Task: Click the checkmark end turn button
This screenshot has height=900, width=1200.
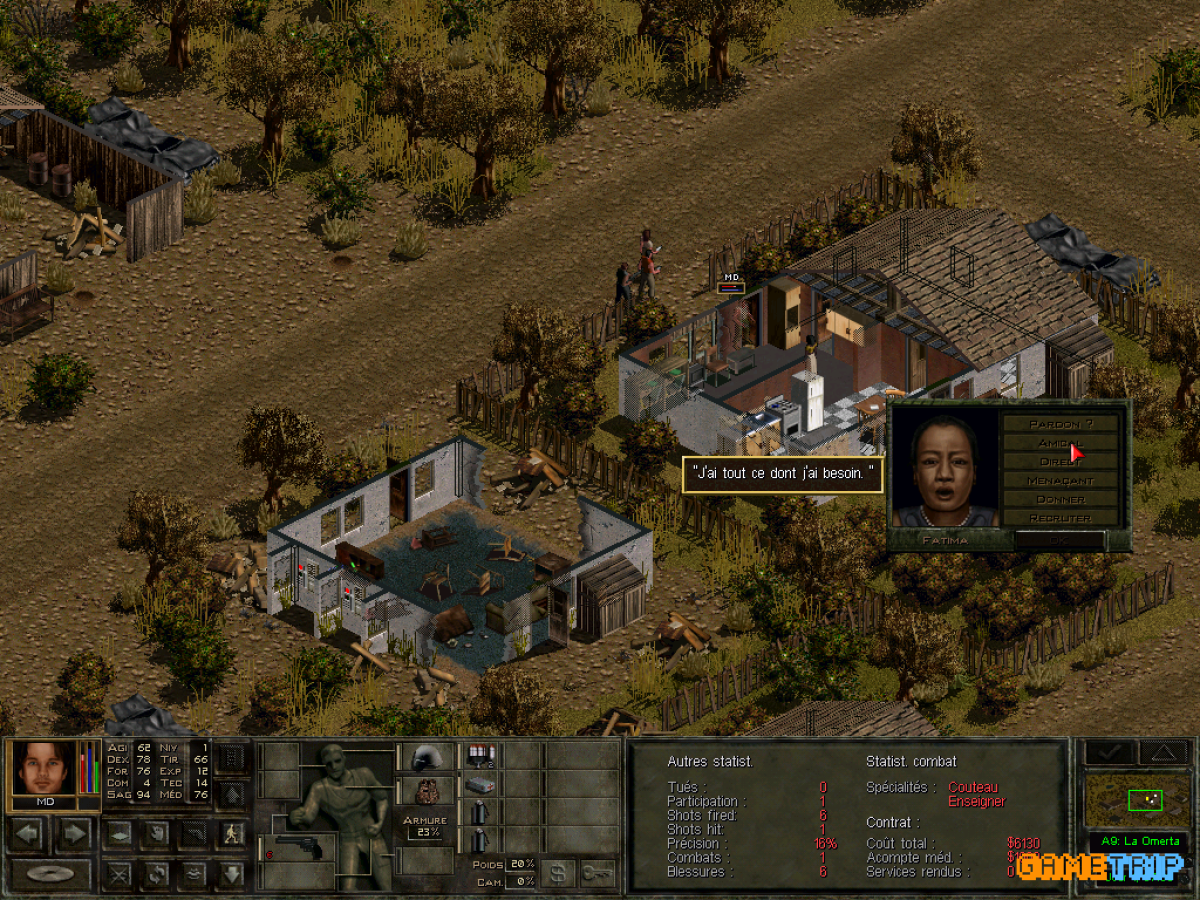Action: pos(1114,752)
